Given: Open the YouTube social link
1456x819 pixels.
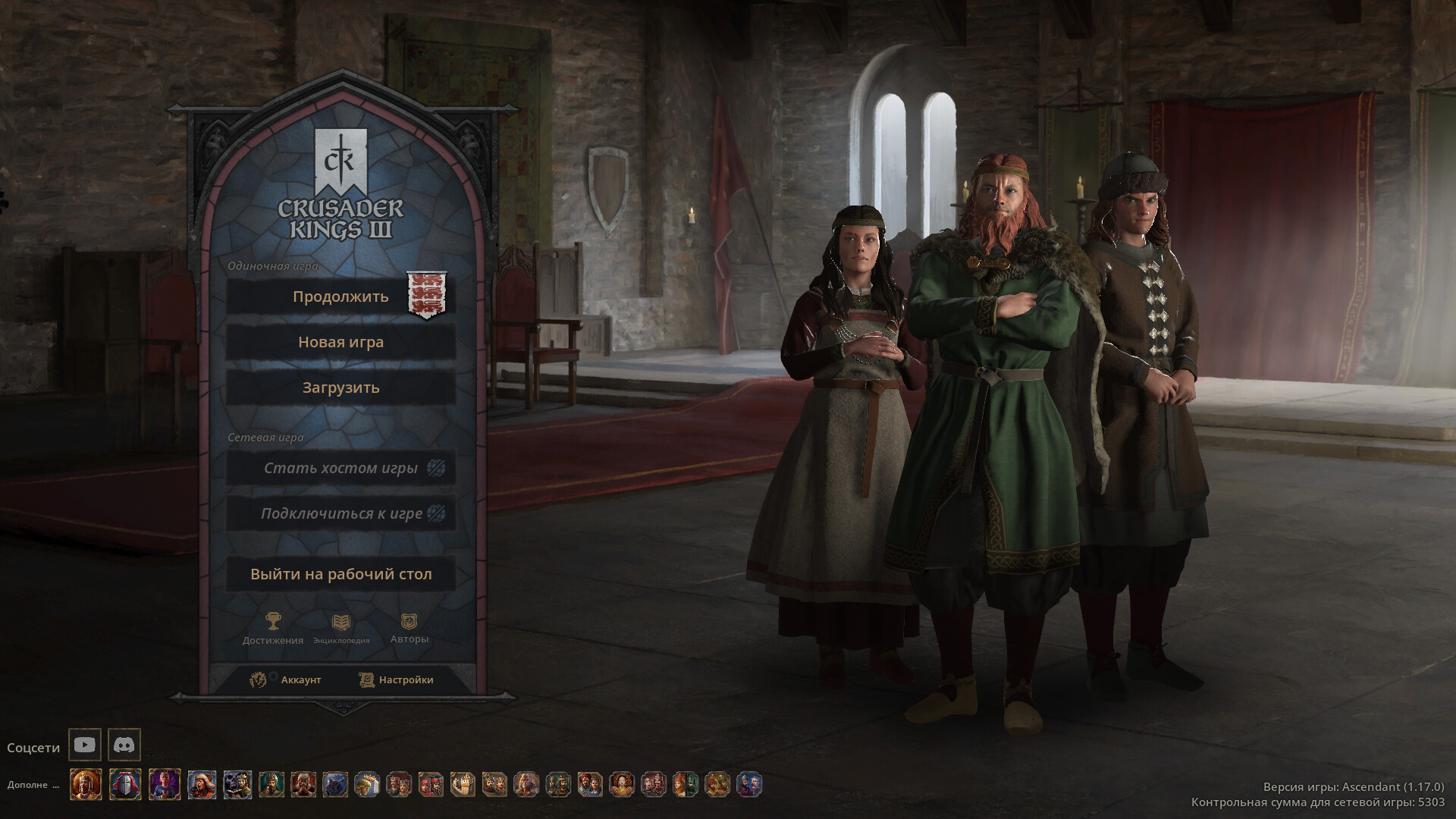Looking at the screenshot, I should (85, 745).
